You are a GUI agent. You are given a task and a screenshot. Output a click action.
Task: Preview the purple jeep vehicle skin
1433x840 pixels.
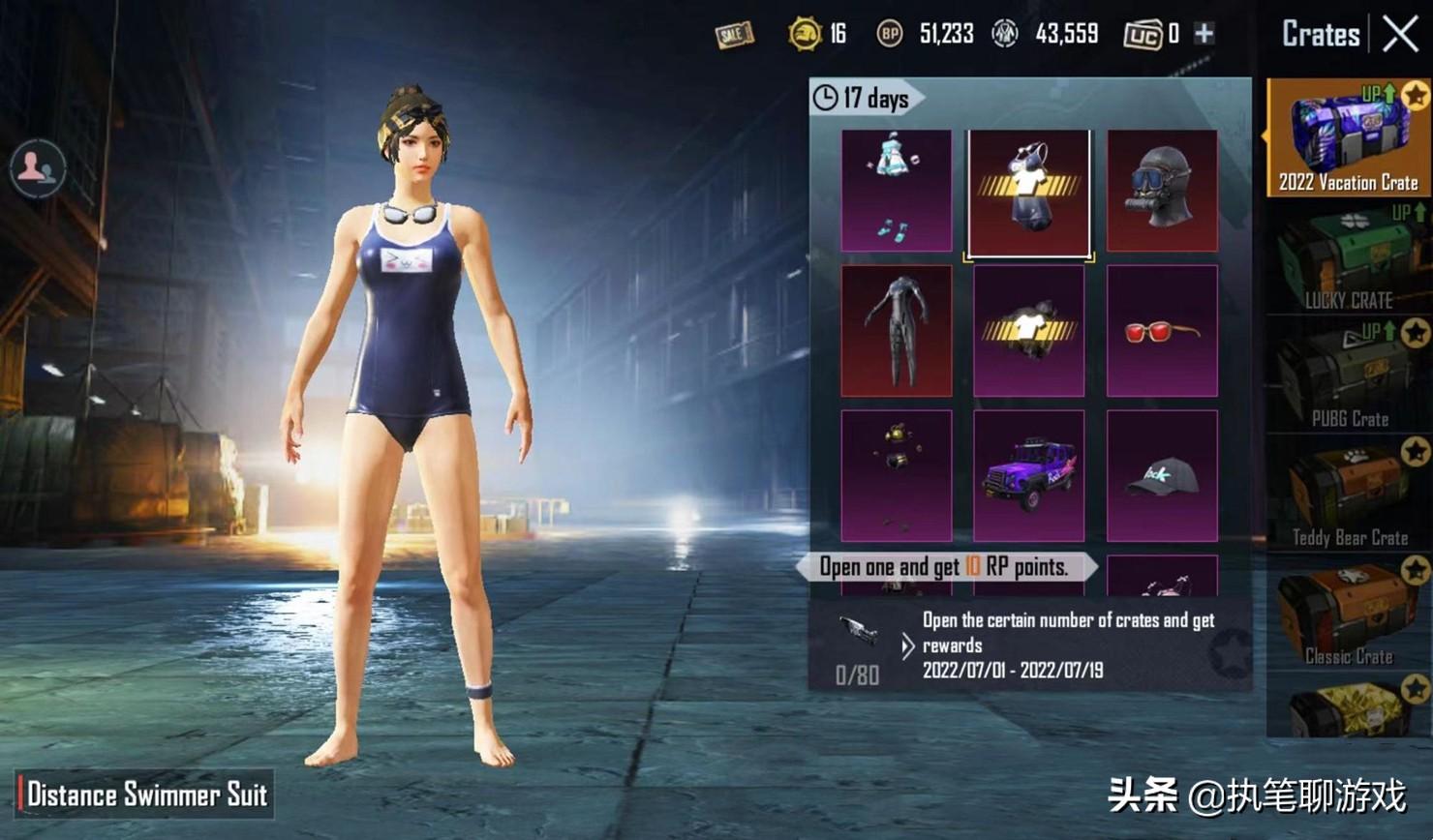1028,475
